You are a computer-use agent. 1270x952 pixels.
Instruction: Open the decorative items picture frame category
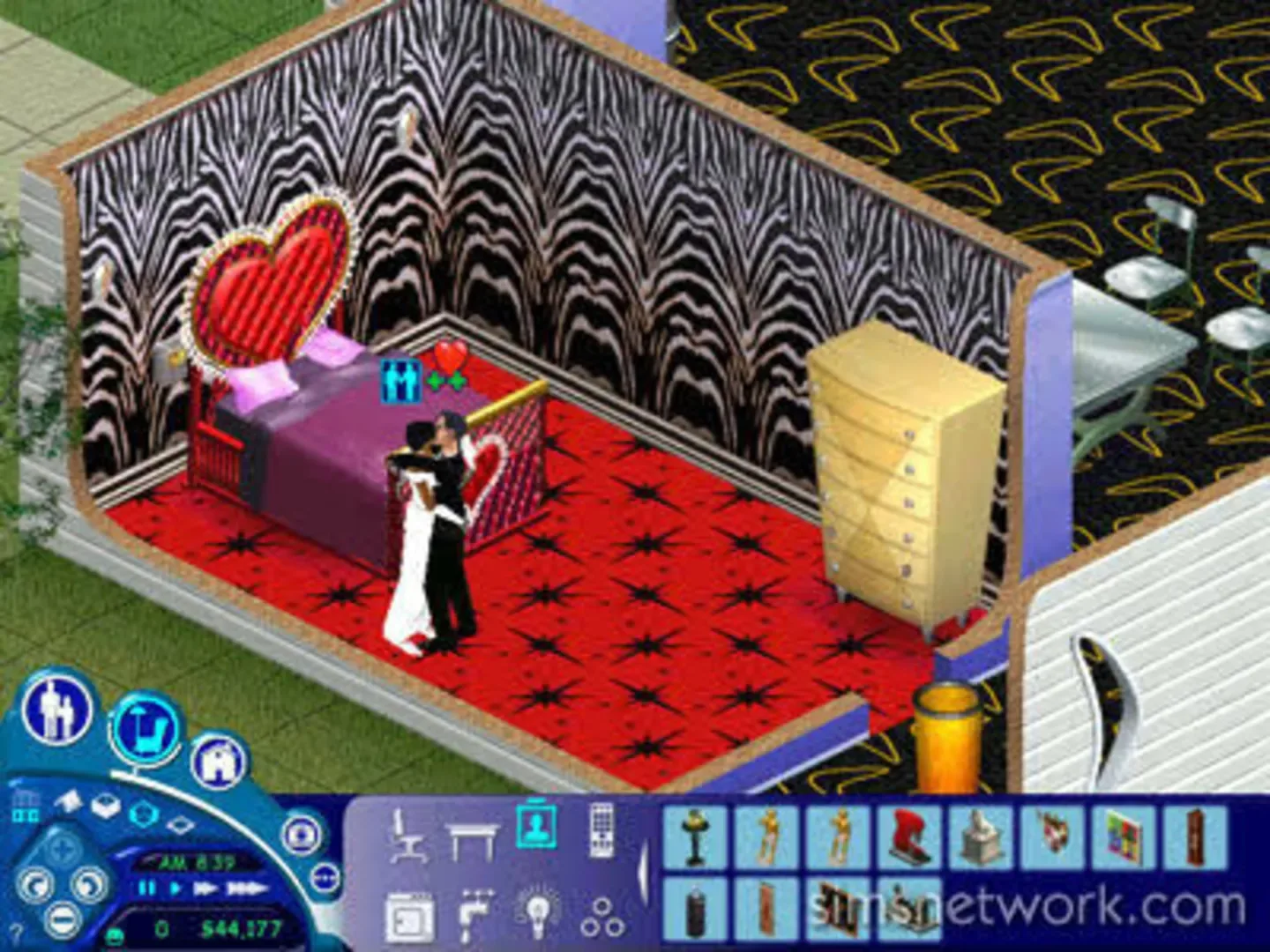(535, 826)
